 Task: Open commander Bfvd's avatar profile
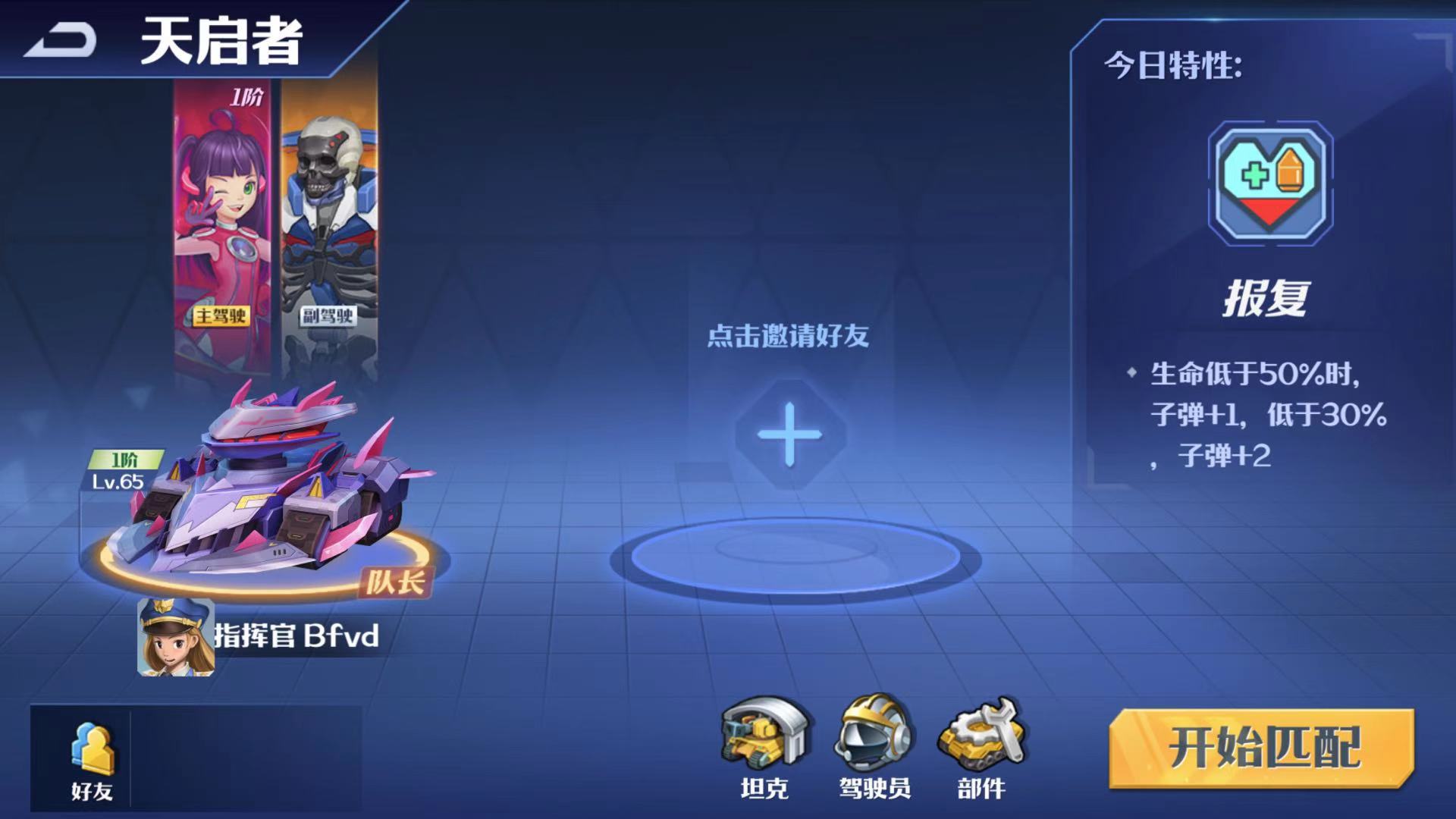pyautogui.click(x=176, y=637)
